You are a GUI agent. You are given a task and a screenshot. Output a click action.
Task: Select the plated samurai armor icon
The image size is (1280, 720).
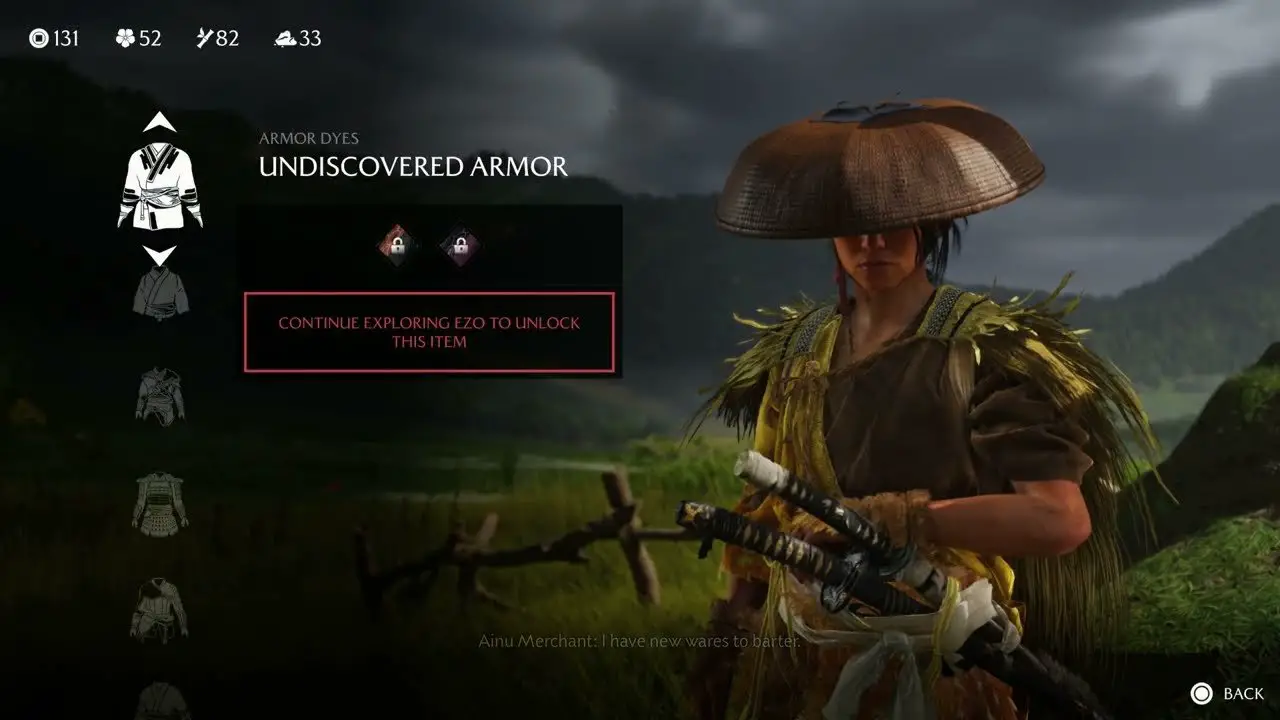coord(160,503)
